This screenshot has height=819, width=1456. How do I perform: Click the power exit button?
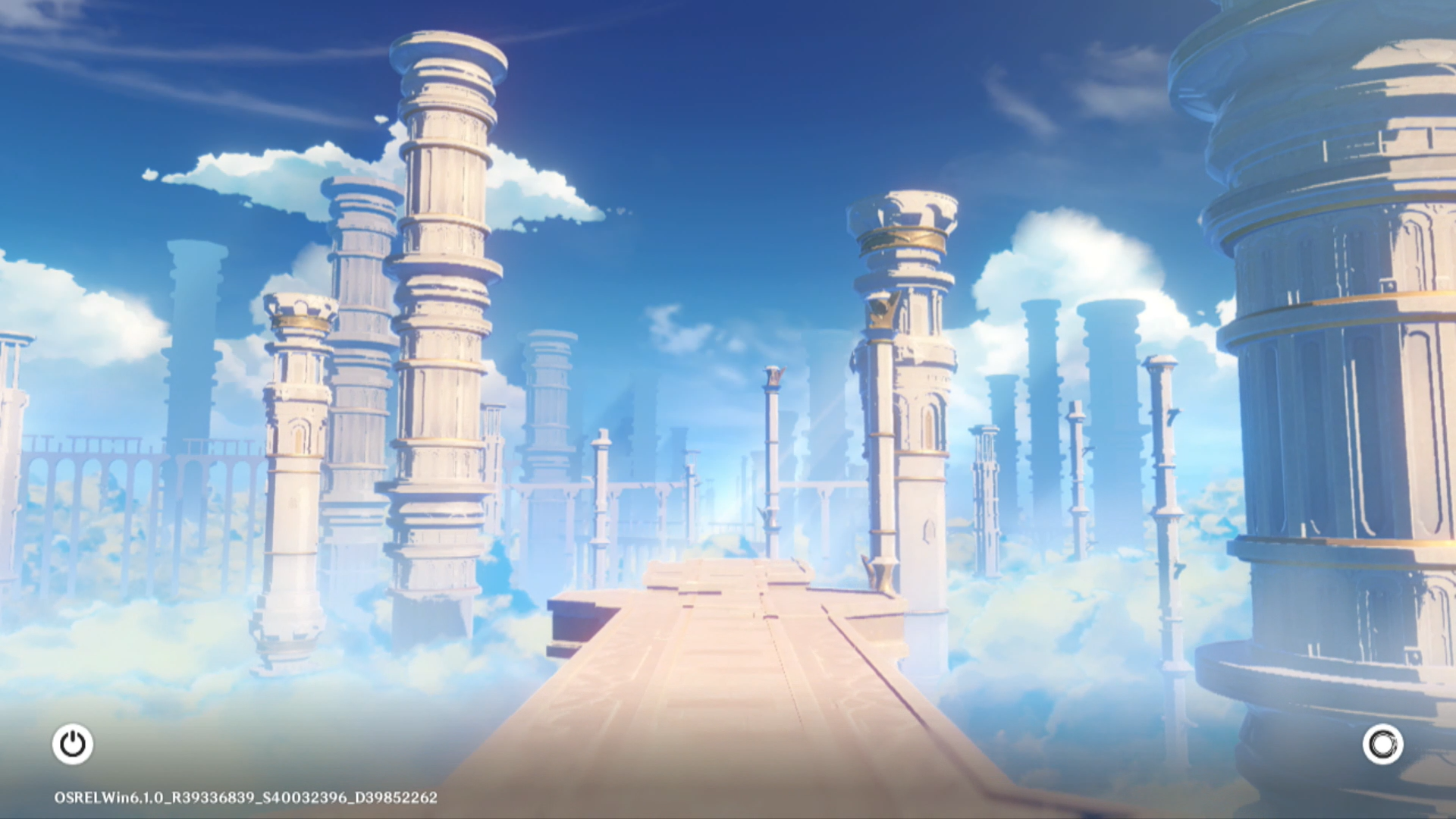click(73, 744)
